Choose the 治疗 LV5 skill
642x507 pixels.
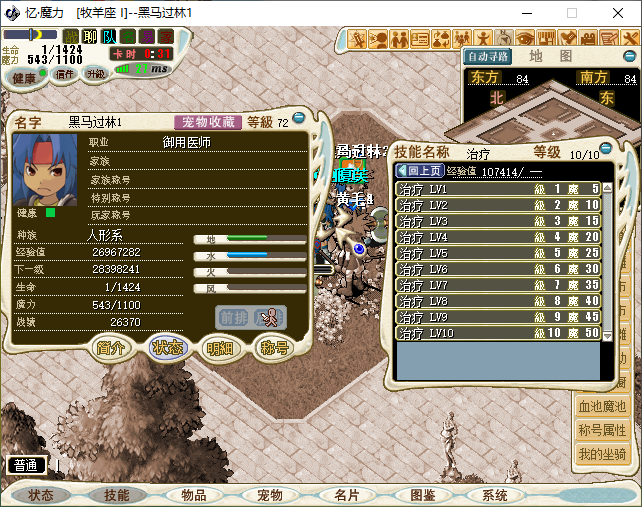pyautogui.click(x=498, y=253)
